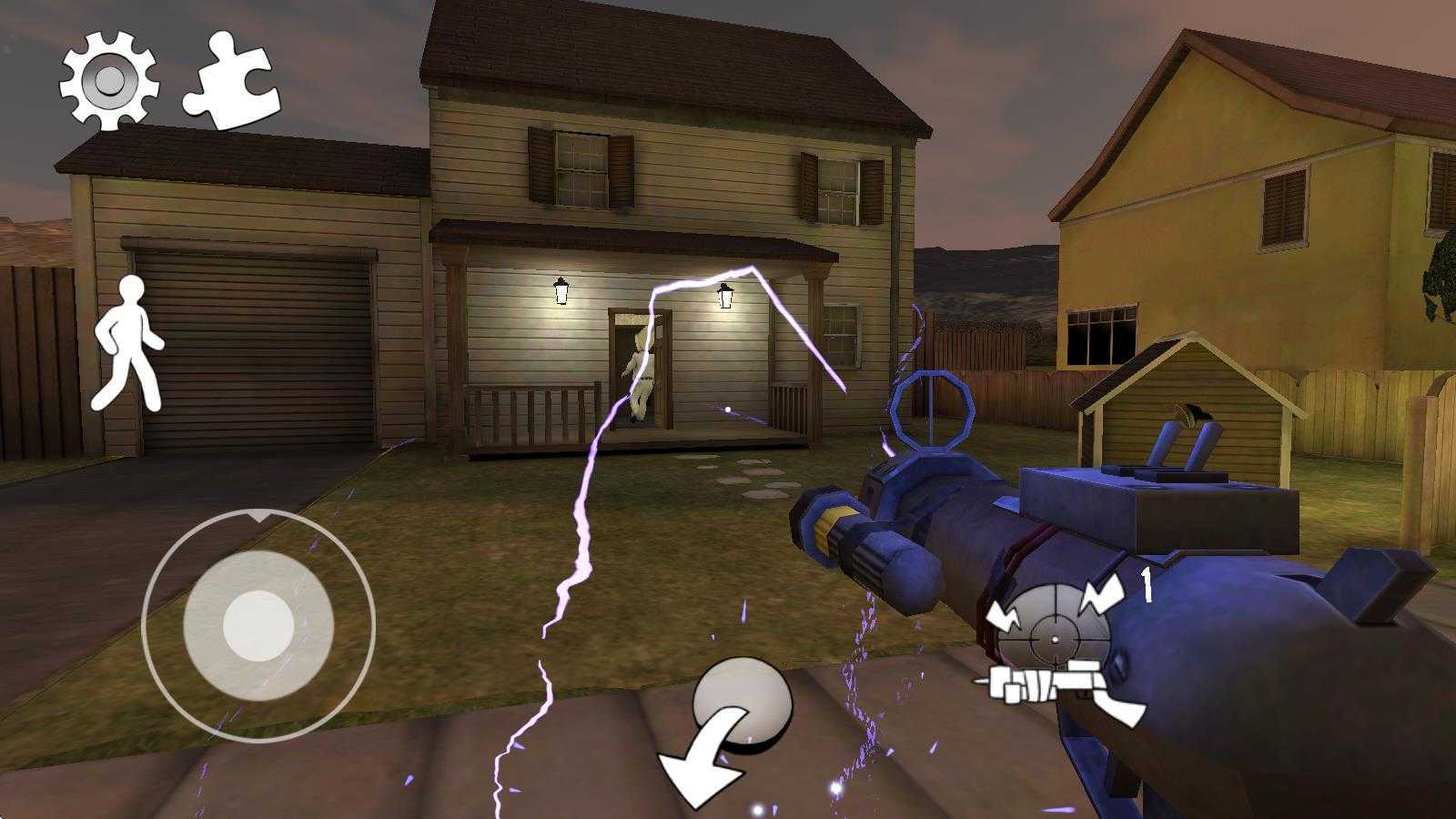Open the gear settings menu
This screenshot has height=819, width=1456.
coord(109,80)
